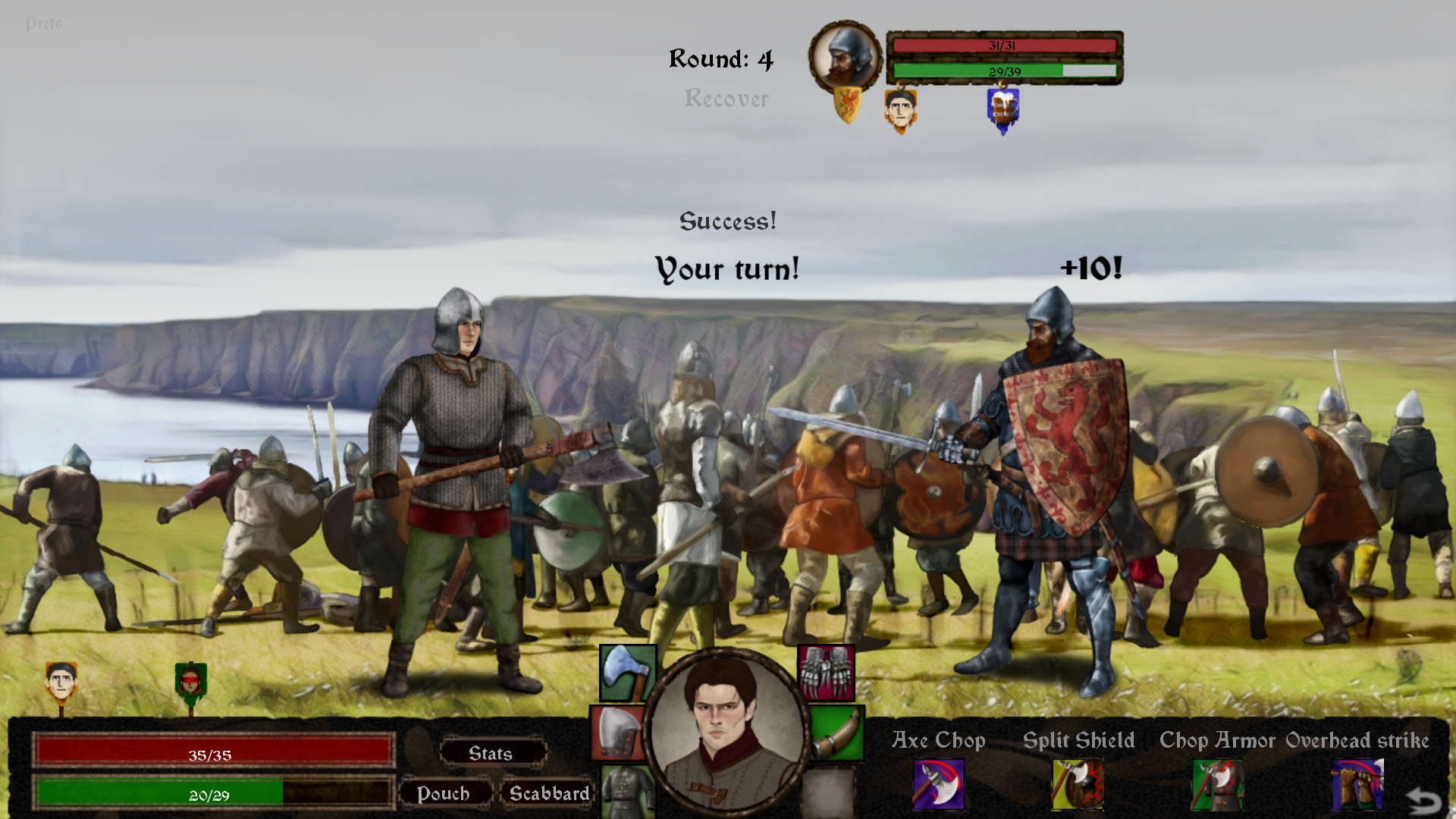This screenshot has width=1456, height=819.
Task: Open the Pouch
Action: pyautogui.click(x=446, y=794)
